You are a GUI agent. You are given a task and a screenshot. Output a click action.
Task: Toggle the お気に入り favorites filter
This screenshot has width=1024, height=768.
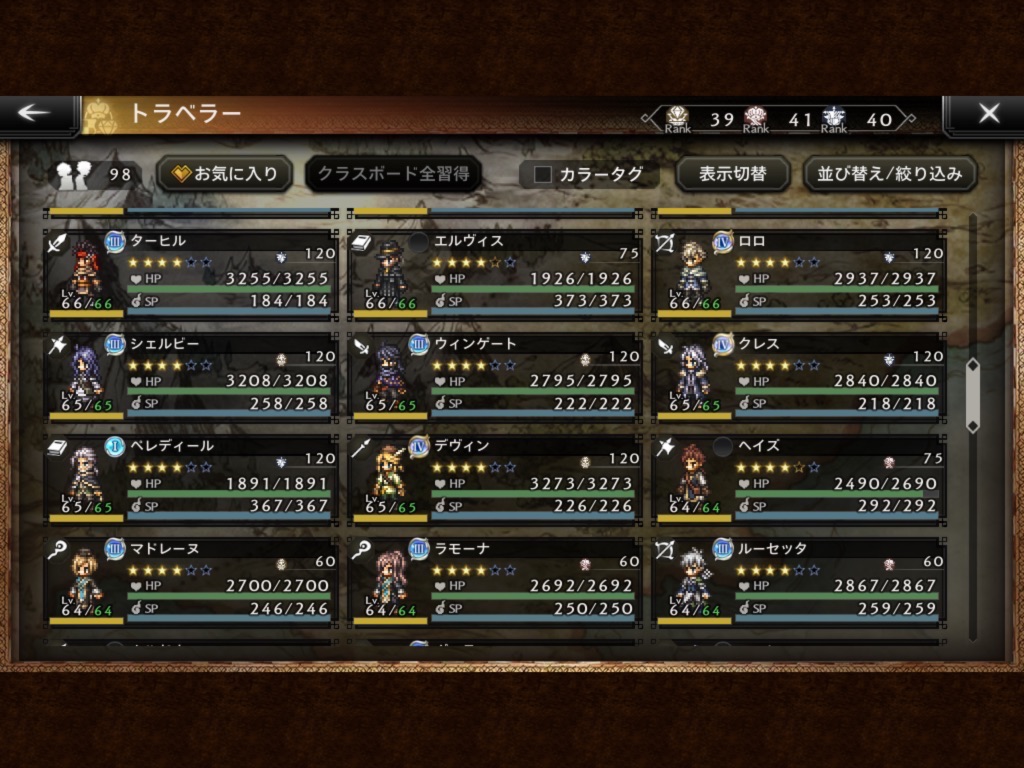[225, 174]
